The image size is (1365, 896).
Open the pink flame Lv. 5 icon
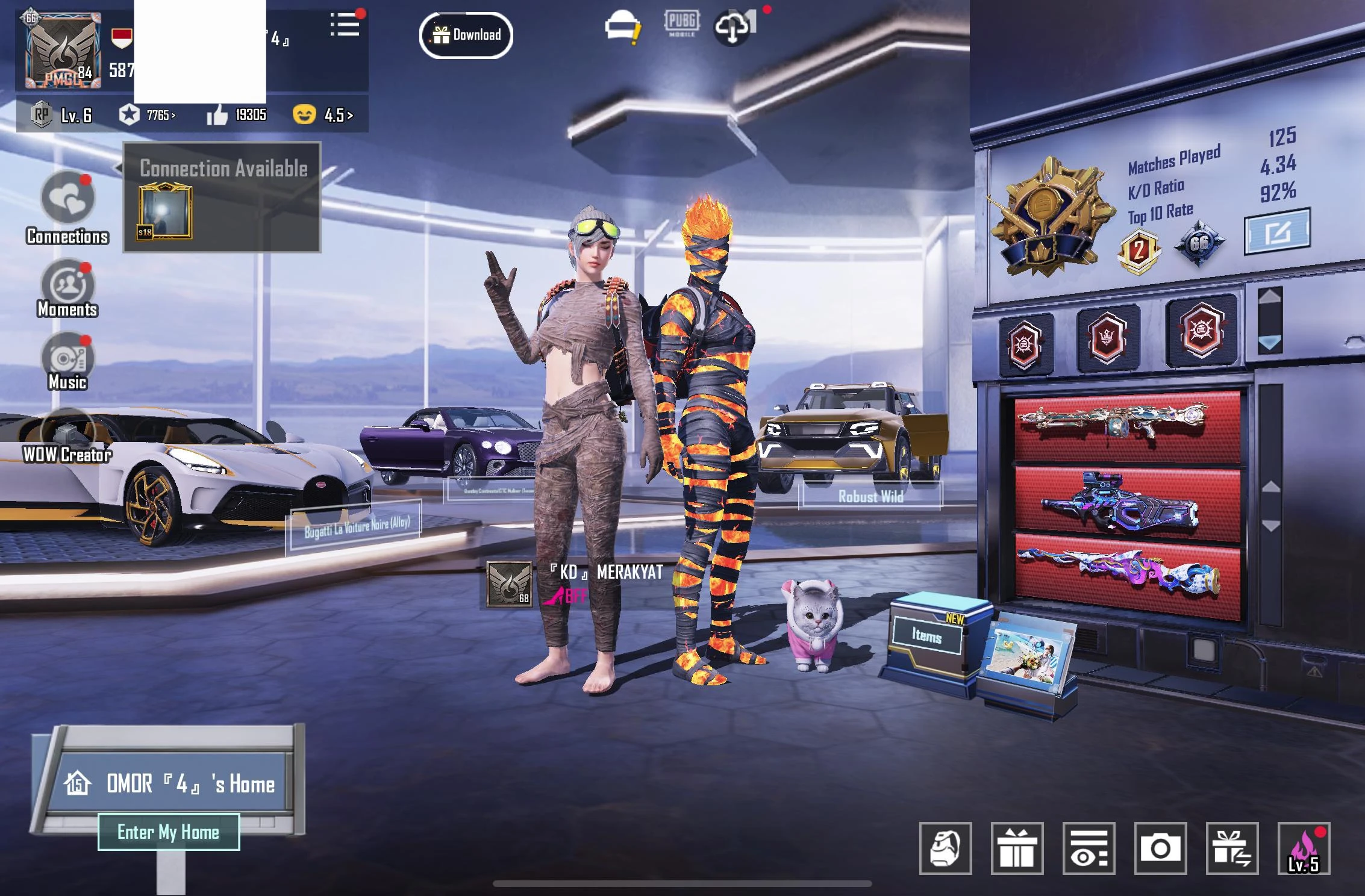pos(1304,848)
